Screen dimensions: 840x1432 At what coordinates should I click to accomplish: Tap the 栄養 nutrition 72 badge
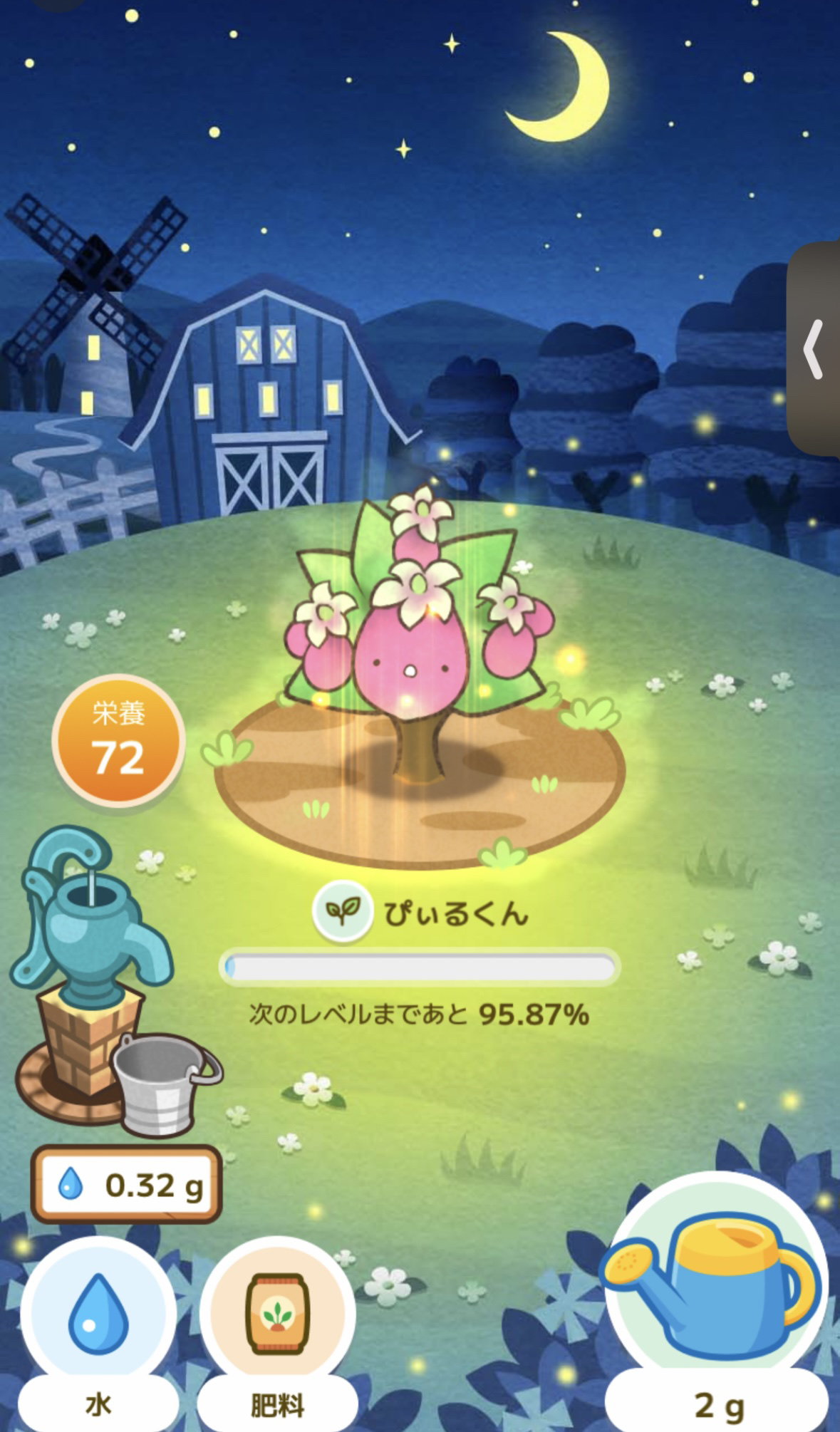[x=118, y=741]
